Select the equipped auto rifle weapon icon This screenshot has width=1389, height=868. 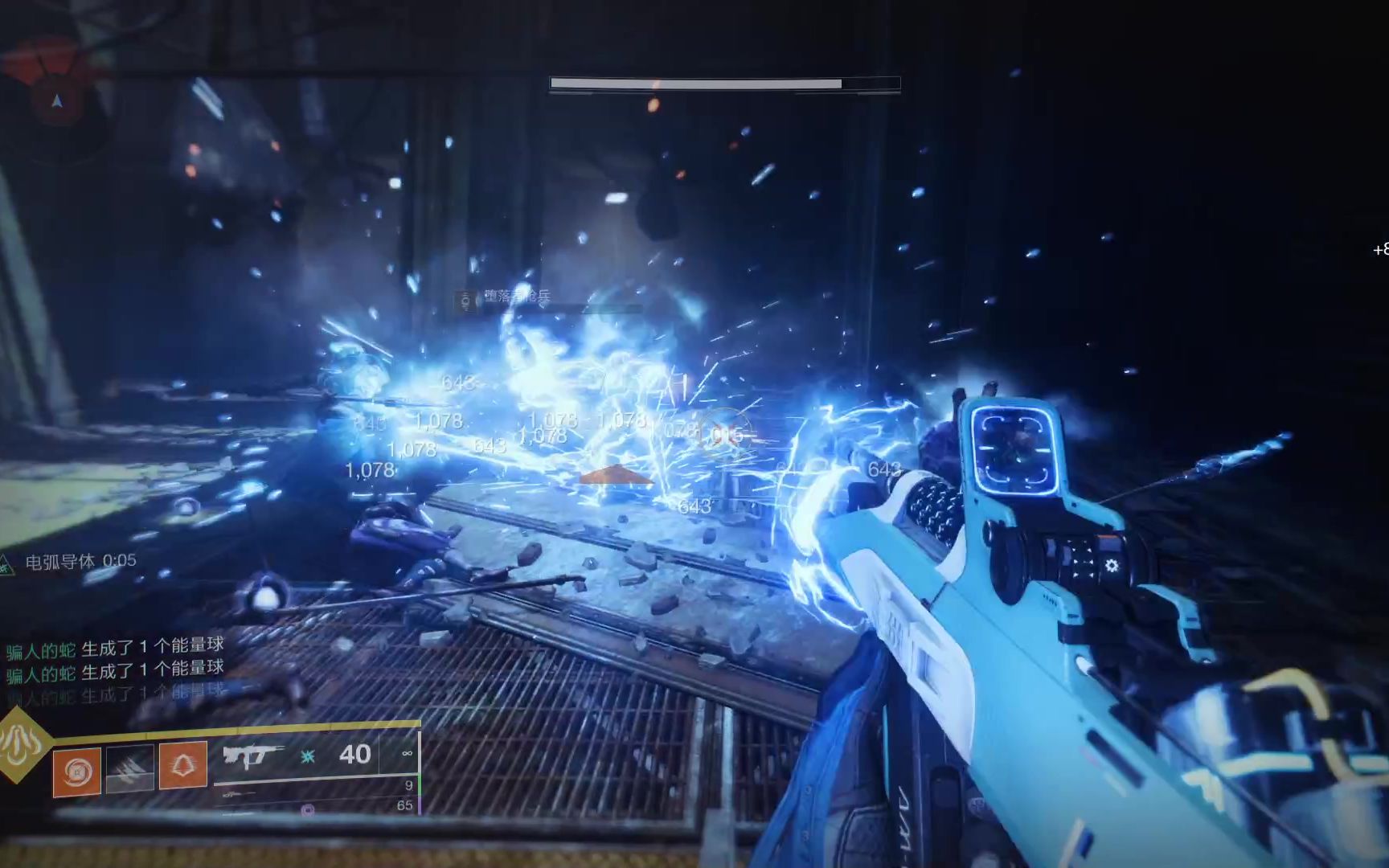point(252,755)
